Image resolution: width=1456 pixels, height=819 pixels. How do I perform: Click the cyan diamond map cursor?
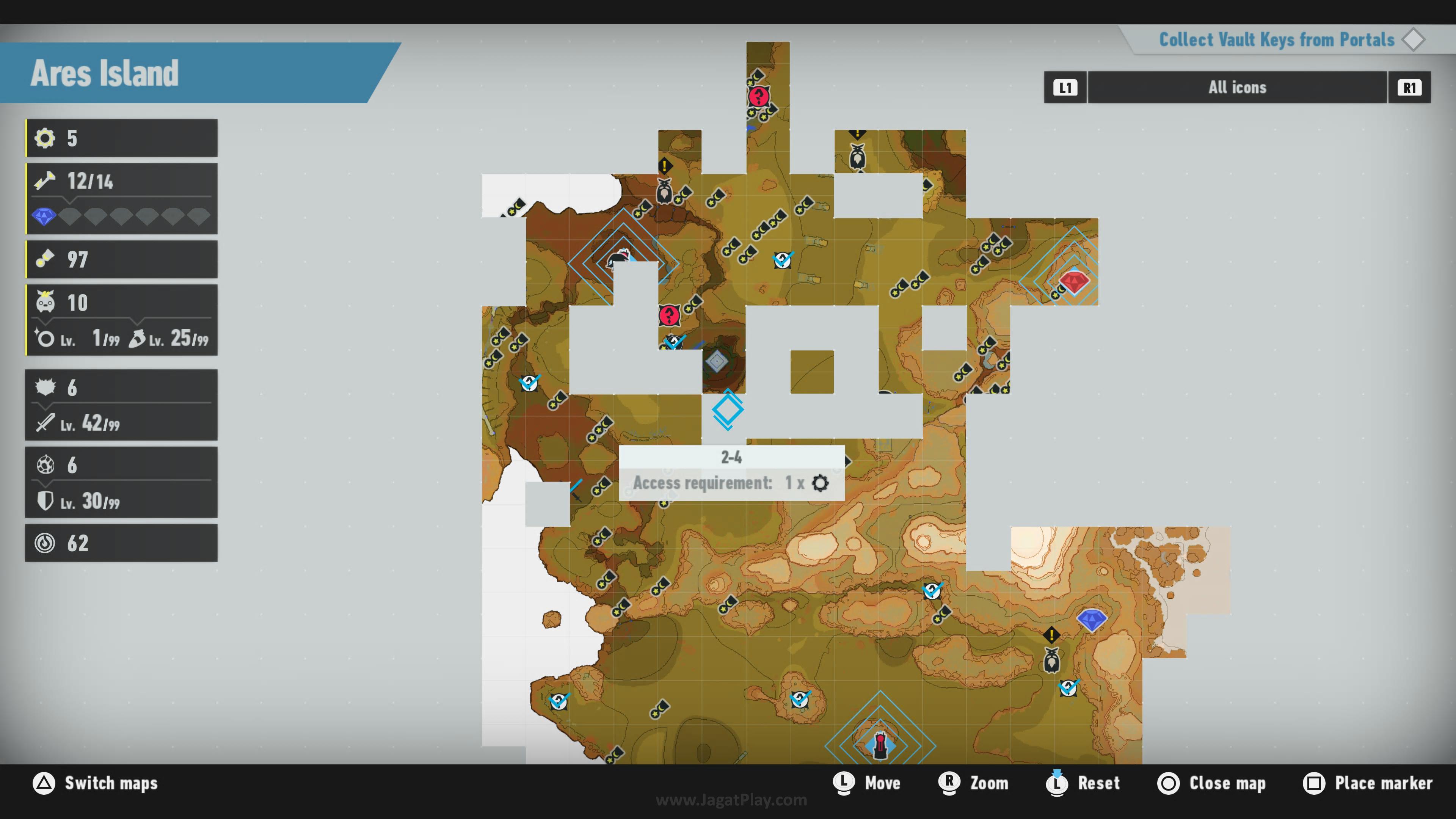(x=728, y=410)
